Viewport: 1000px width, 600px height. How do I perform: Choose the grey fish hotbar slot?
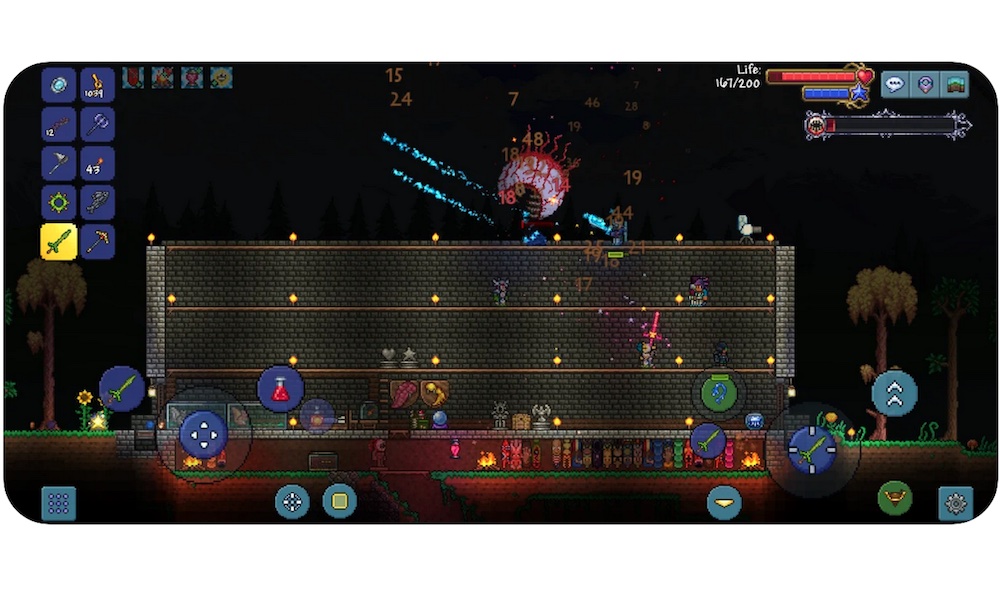click(x=98, y=202)
